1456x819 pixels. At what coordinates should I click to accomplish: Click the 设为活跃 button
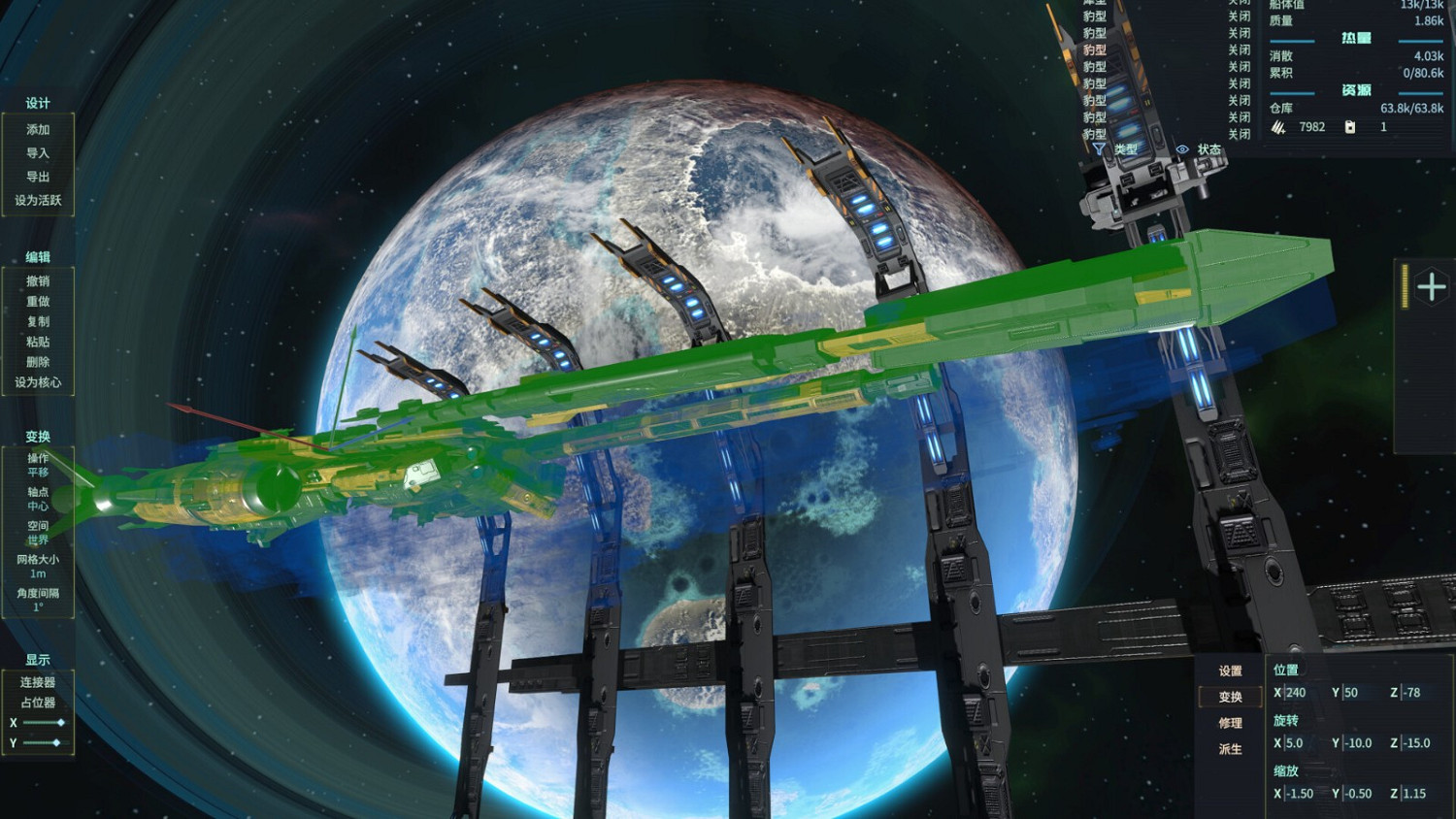tap(37, 201)
